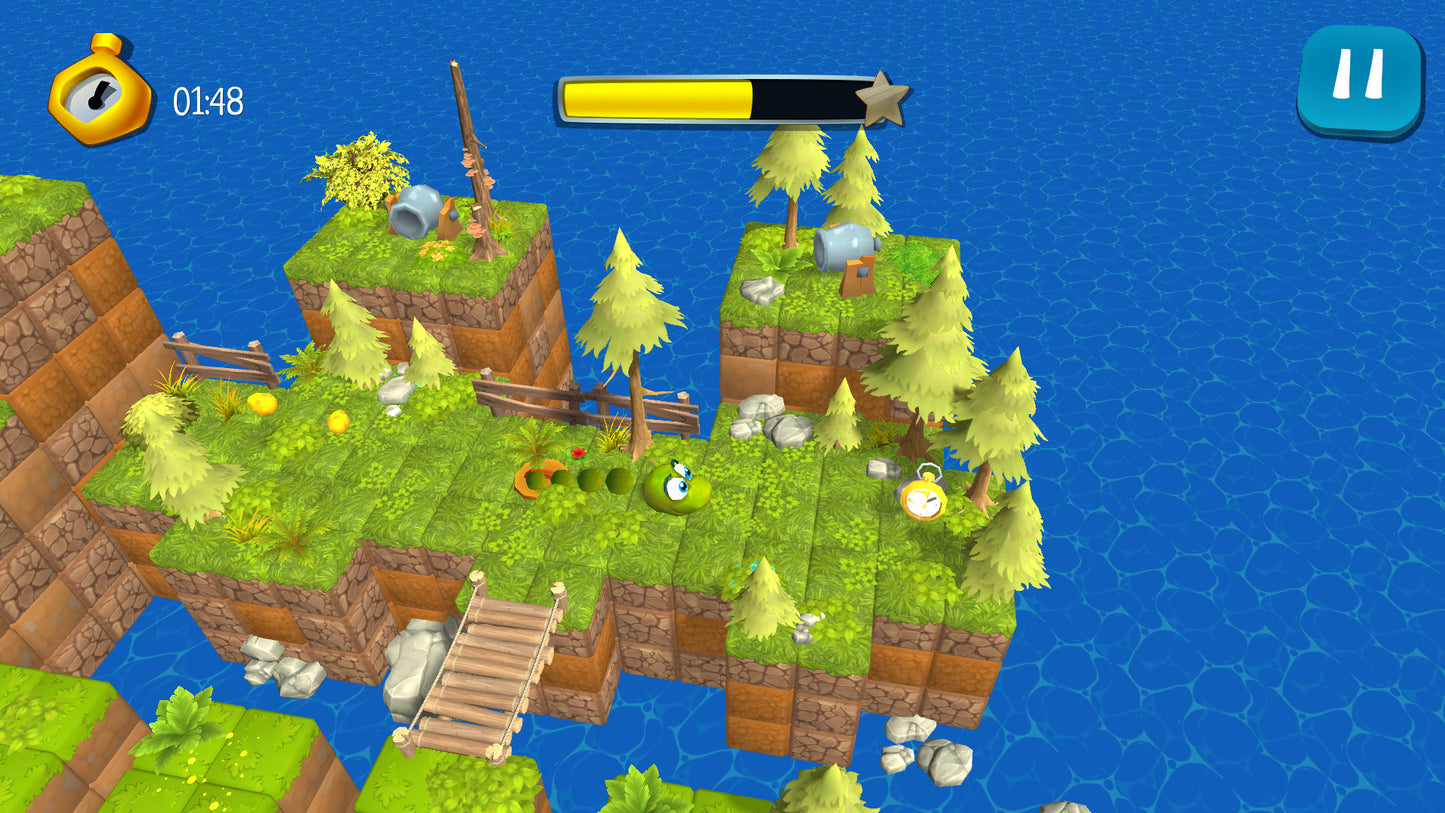
Task: Click the gray cannon on the upper island
Action: [845, 243]
